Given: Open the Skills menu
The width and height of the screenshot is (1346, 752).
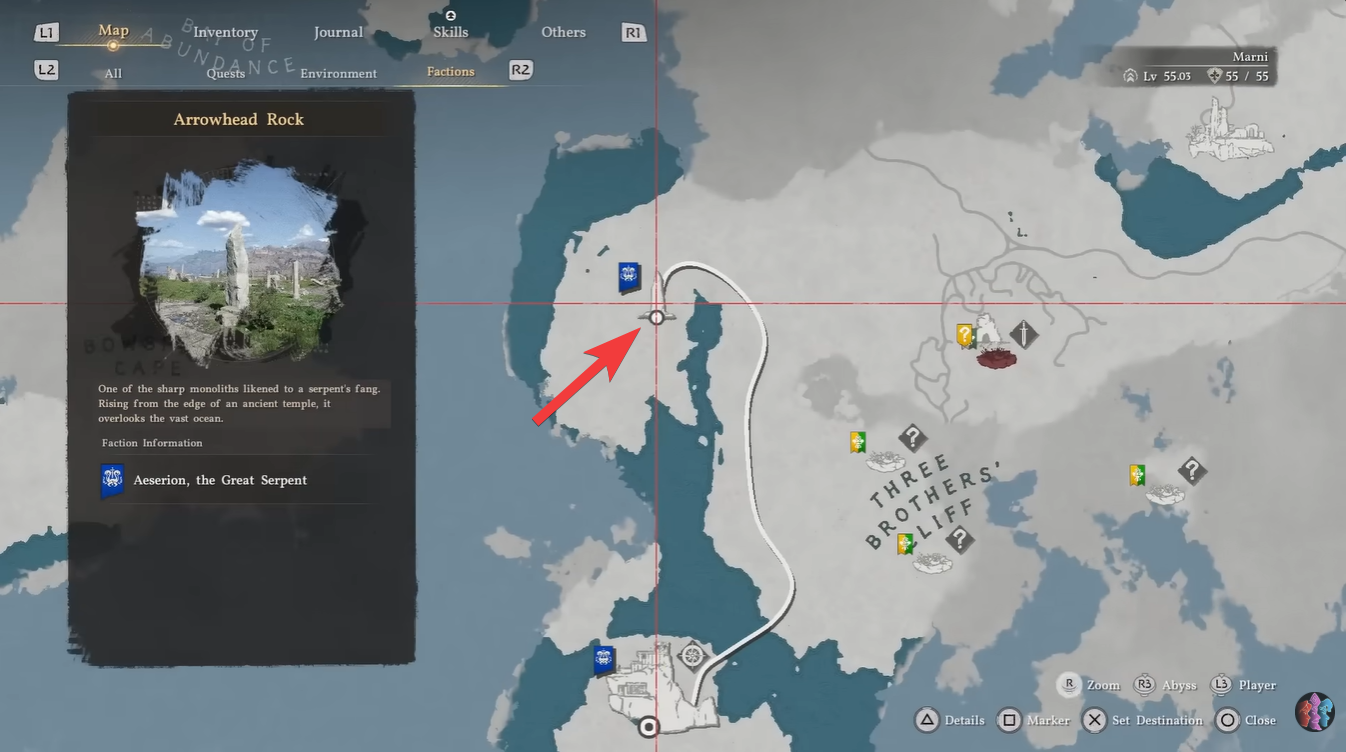Looking at the screenshot, I should [450, 31].
